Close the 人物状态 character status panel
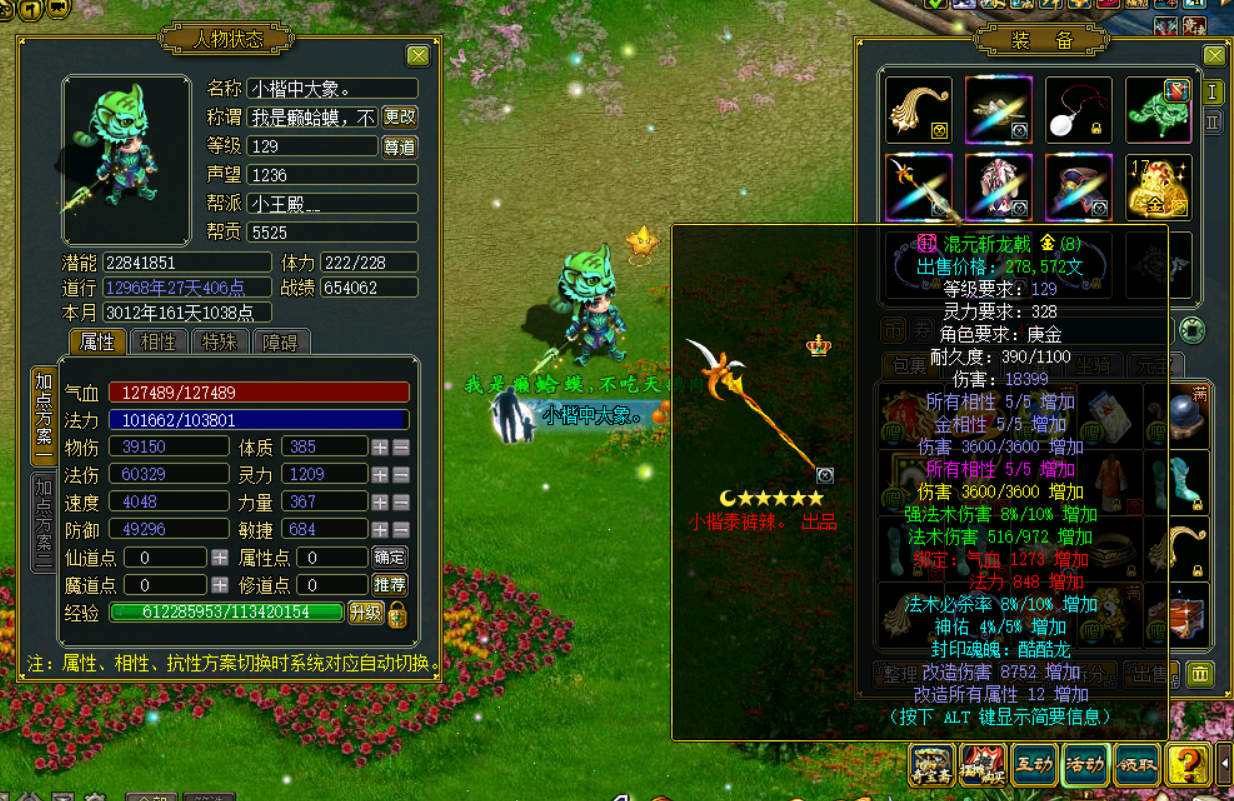 pos(418,56)
